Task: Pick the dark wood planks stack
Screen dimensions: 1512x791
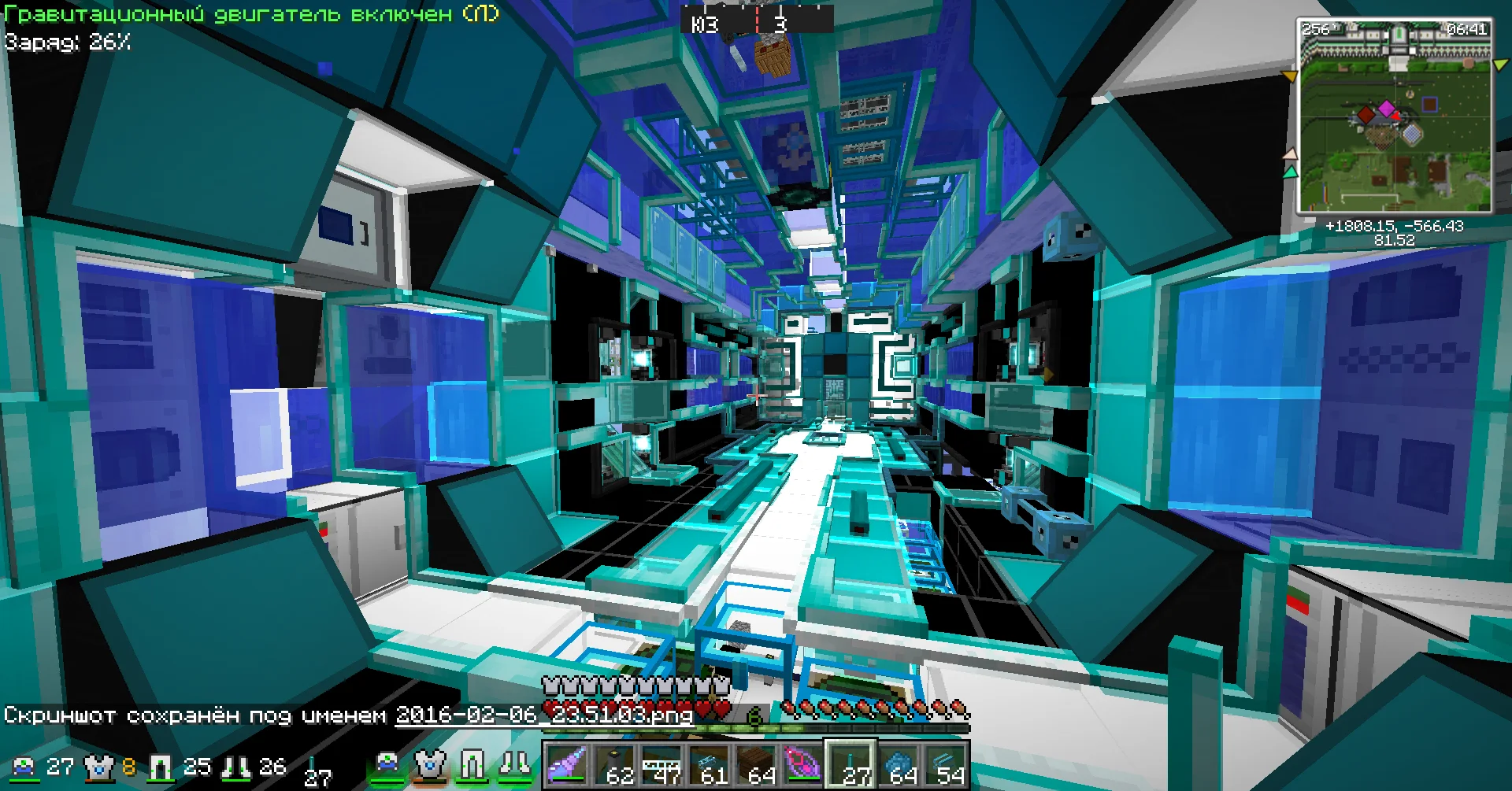Action: coord(755,764)
